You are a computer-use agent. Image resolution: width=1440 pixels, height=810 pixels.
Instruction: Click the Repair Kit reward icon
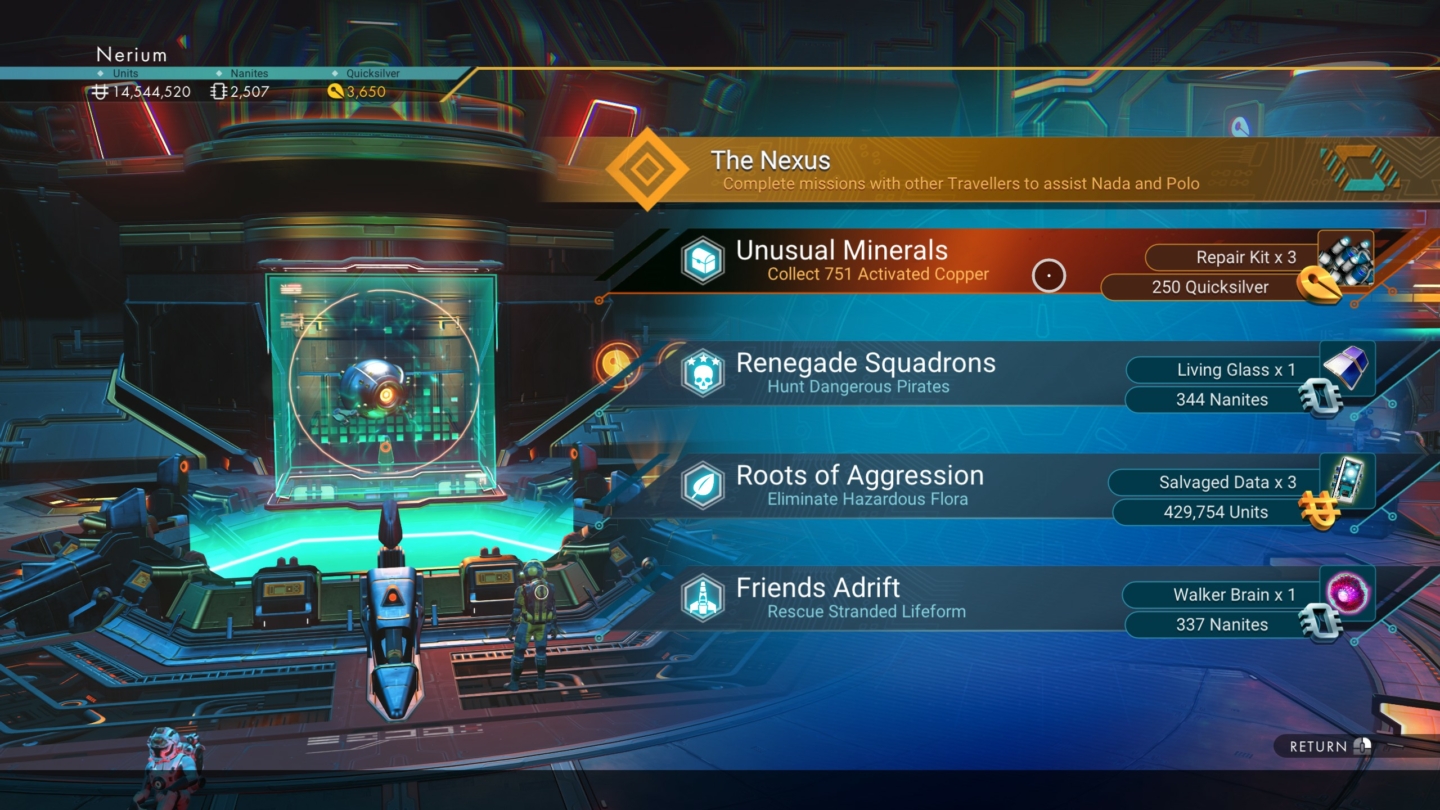pyautogui.click(x=1345, y=258)
